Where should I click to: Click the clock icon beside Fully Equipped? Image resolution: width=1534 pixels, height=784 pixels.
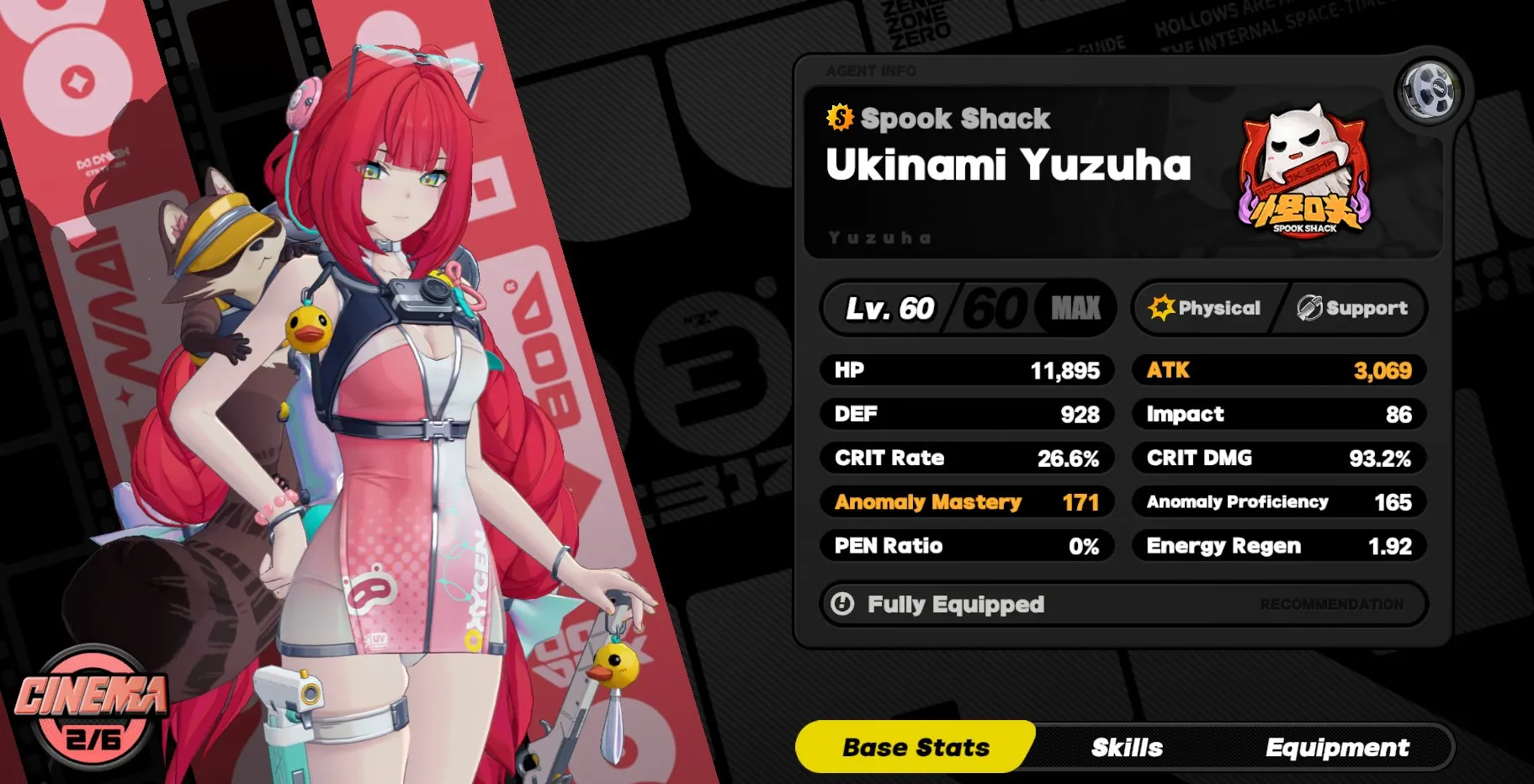pos(841,604)
